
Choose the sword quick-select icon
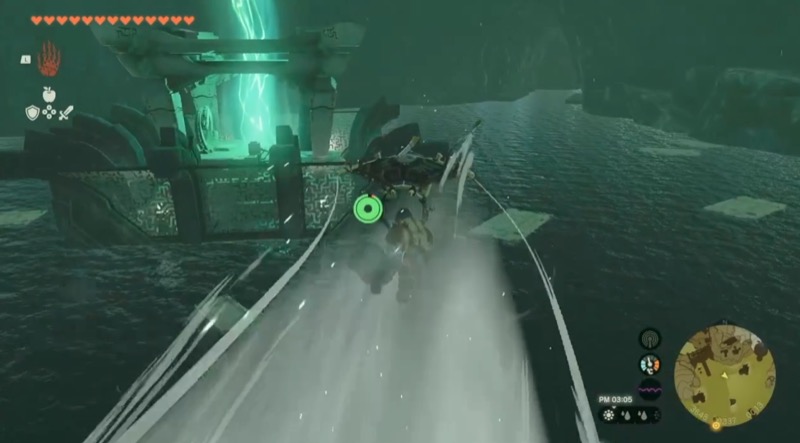coord(65,113)
